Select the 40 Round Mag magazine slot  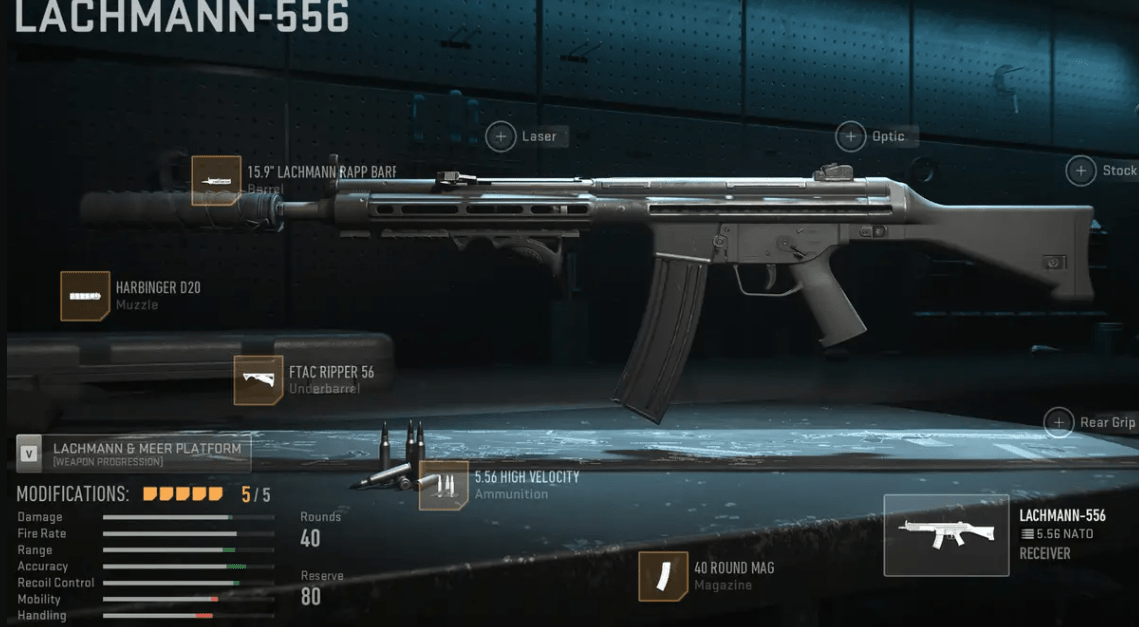(663, 576)
